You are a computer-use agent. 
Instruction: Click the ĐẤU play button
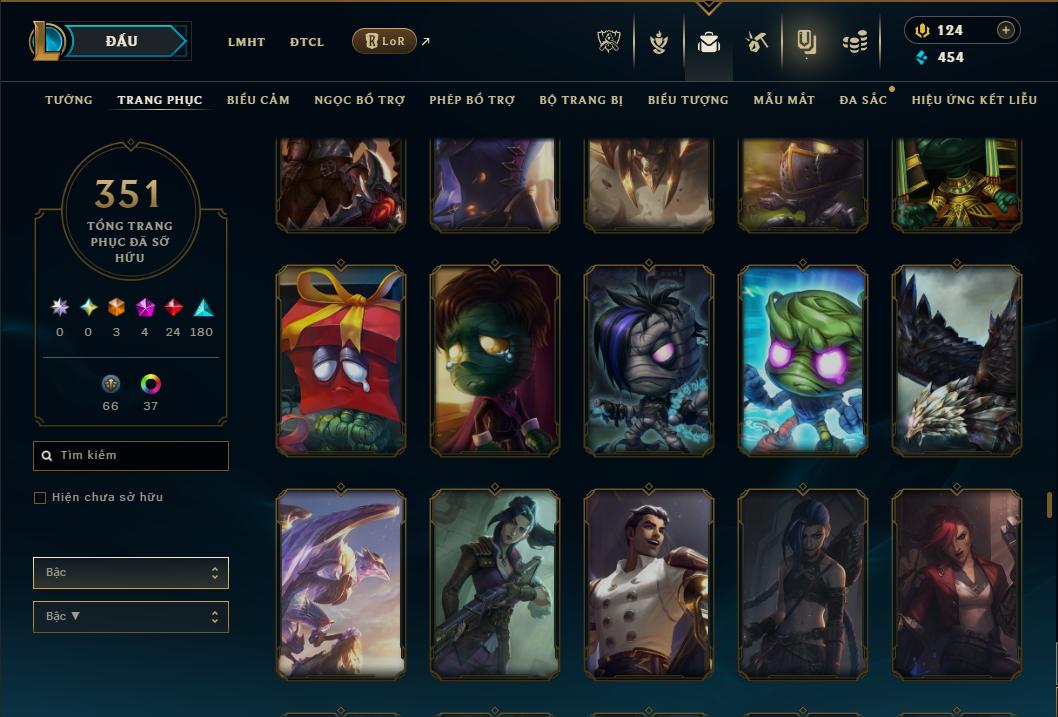[x=122, y=41]
